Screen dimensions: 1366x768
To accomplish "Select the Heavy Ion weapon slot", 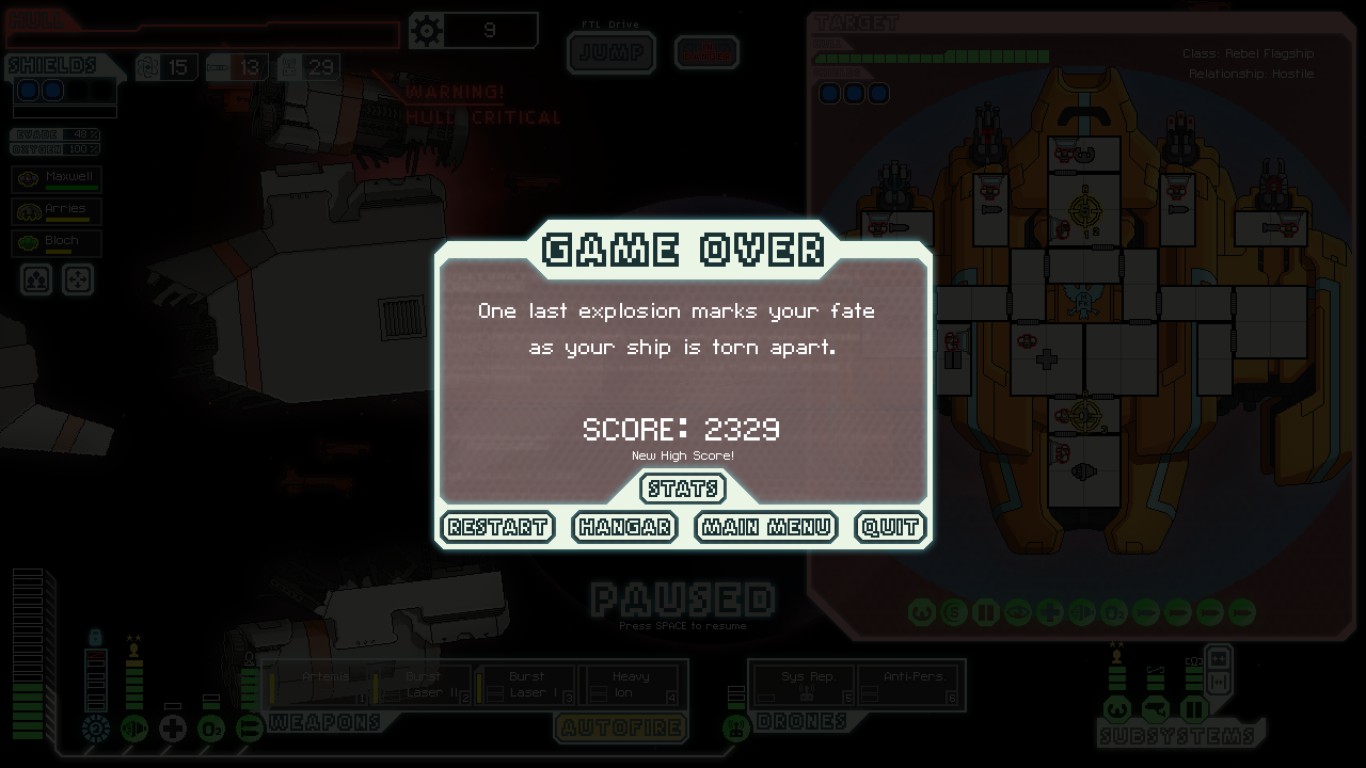I will point(632,685).
